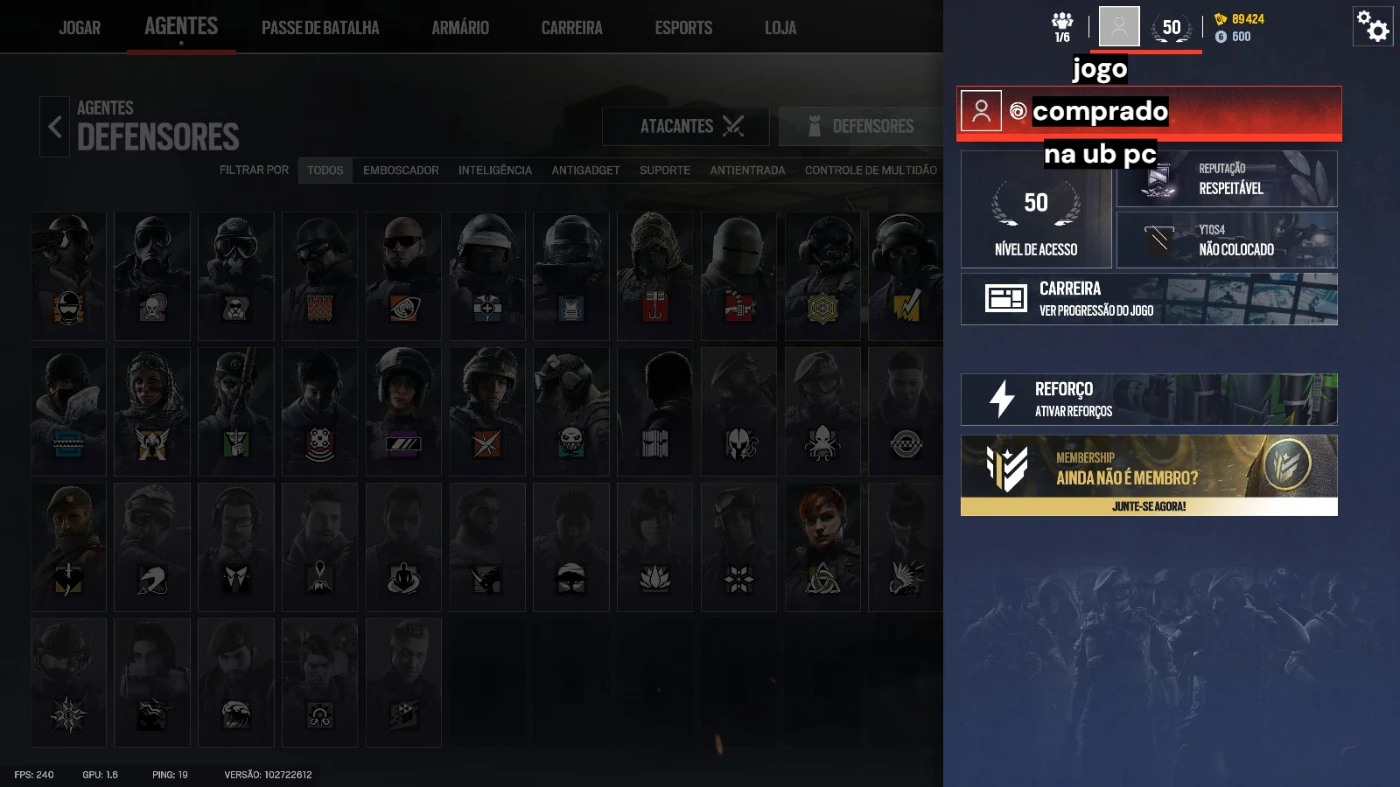
Task: Go back with the arrow button
Action: point(54,127)
